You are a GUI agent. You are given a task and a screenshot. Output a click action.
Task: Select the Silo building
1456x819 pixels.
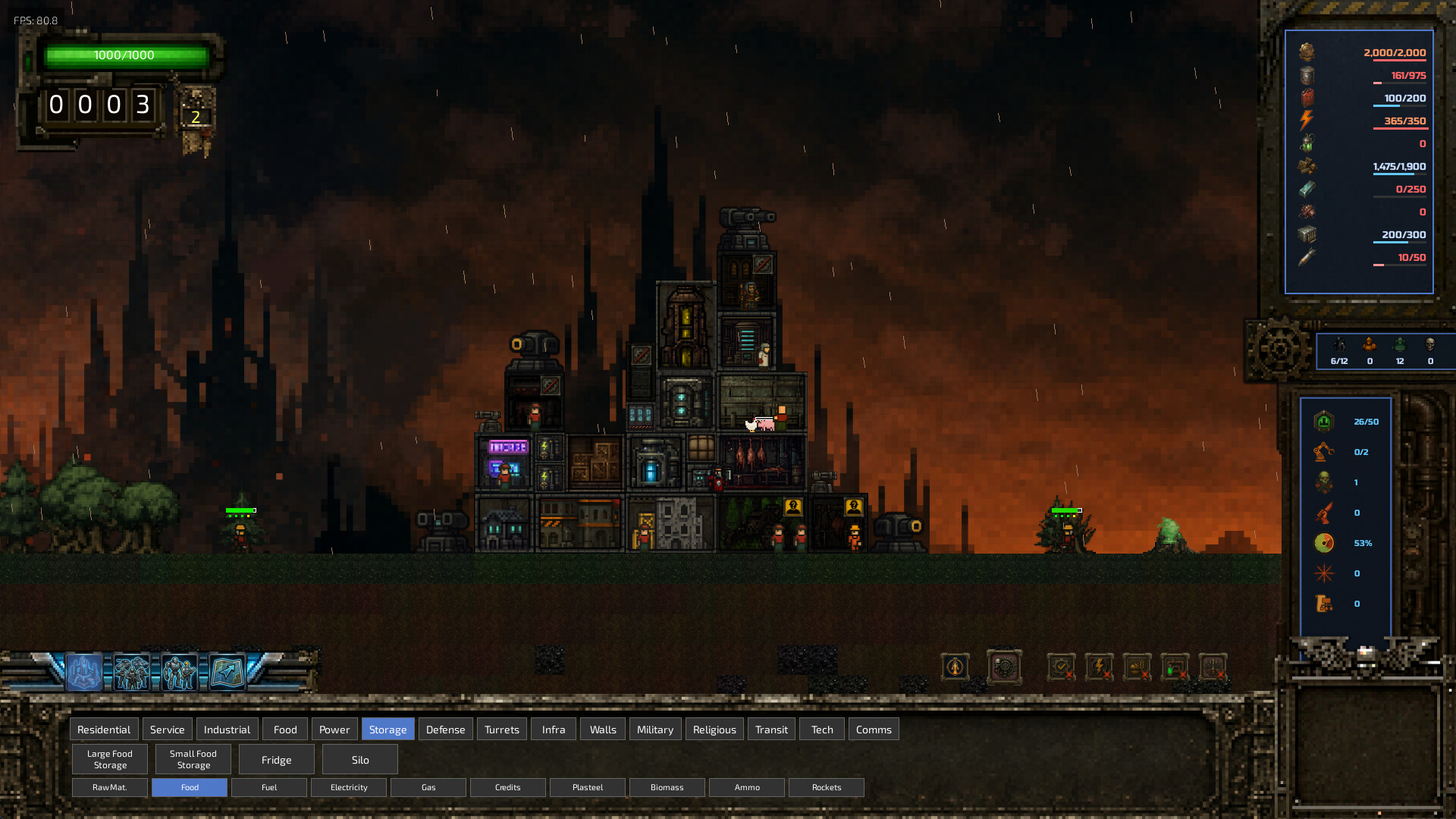[359, 759]
